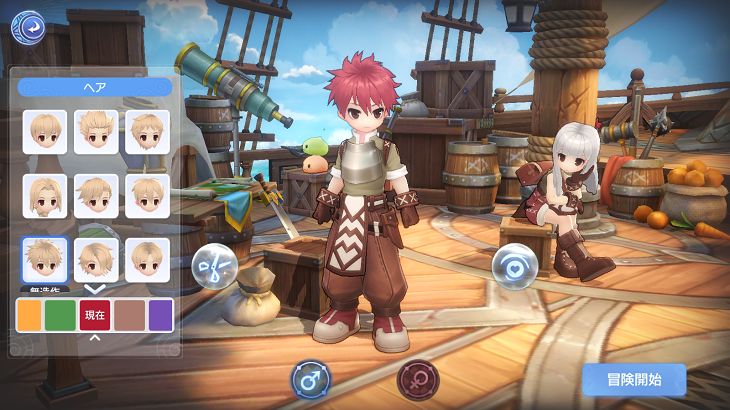
Task: Select the long shoulder-length hairstyle thumbnail
Action: (45, 196)
